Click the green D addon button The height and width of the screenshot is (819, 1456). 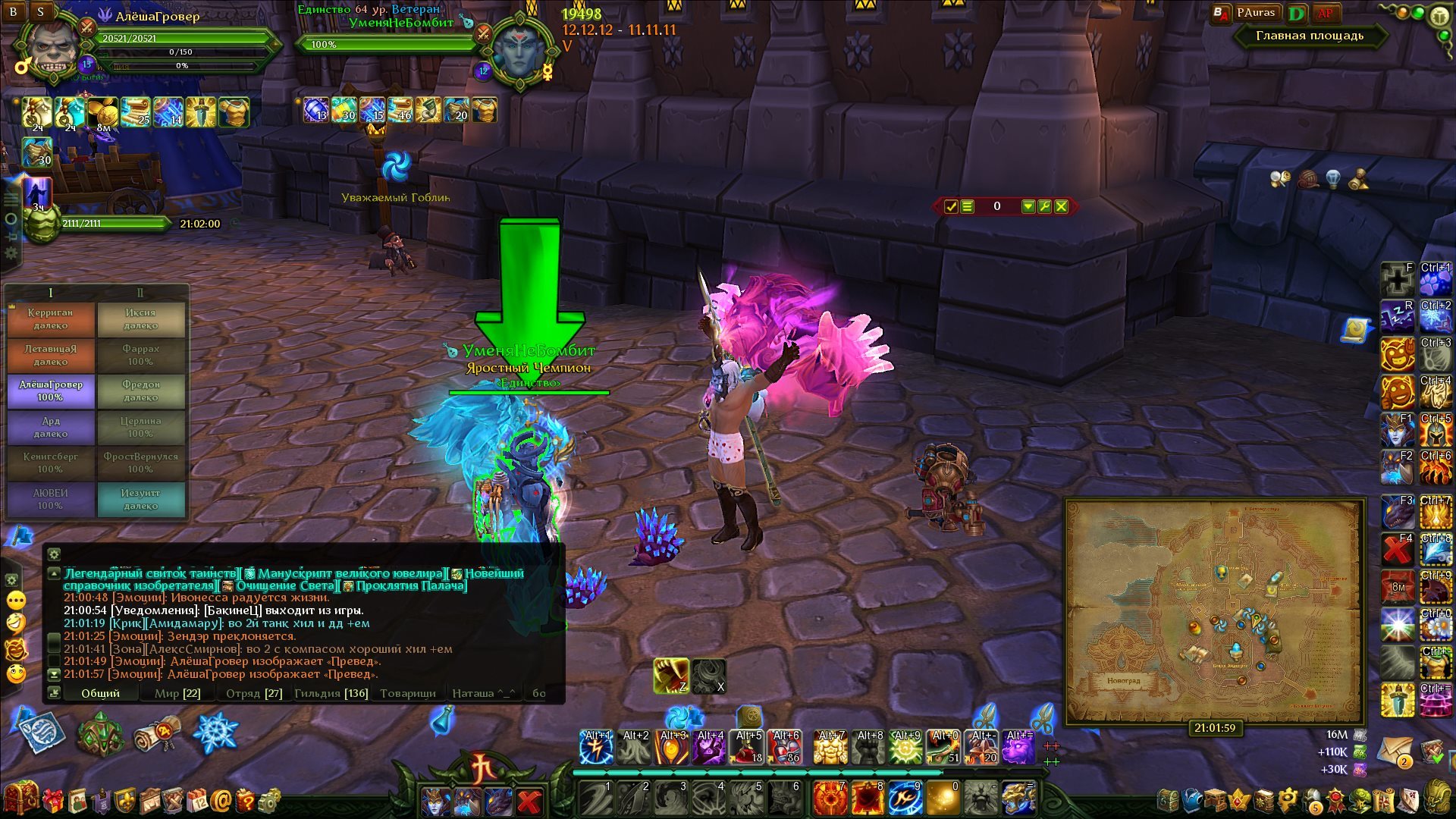1297,14
